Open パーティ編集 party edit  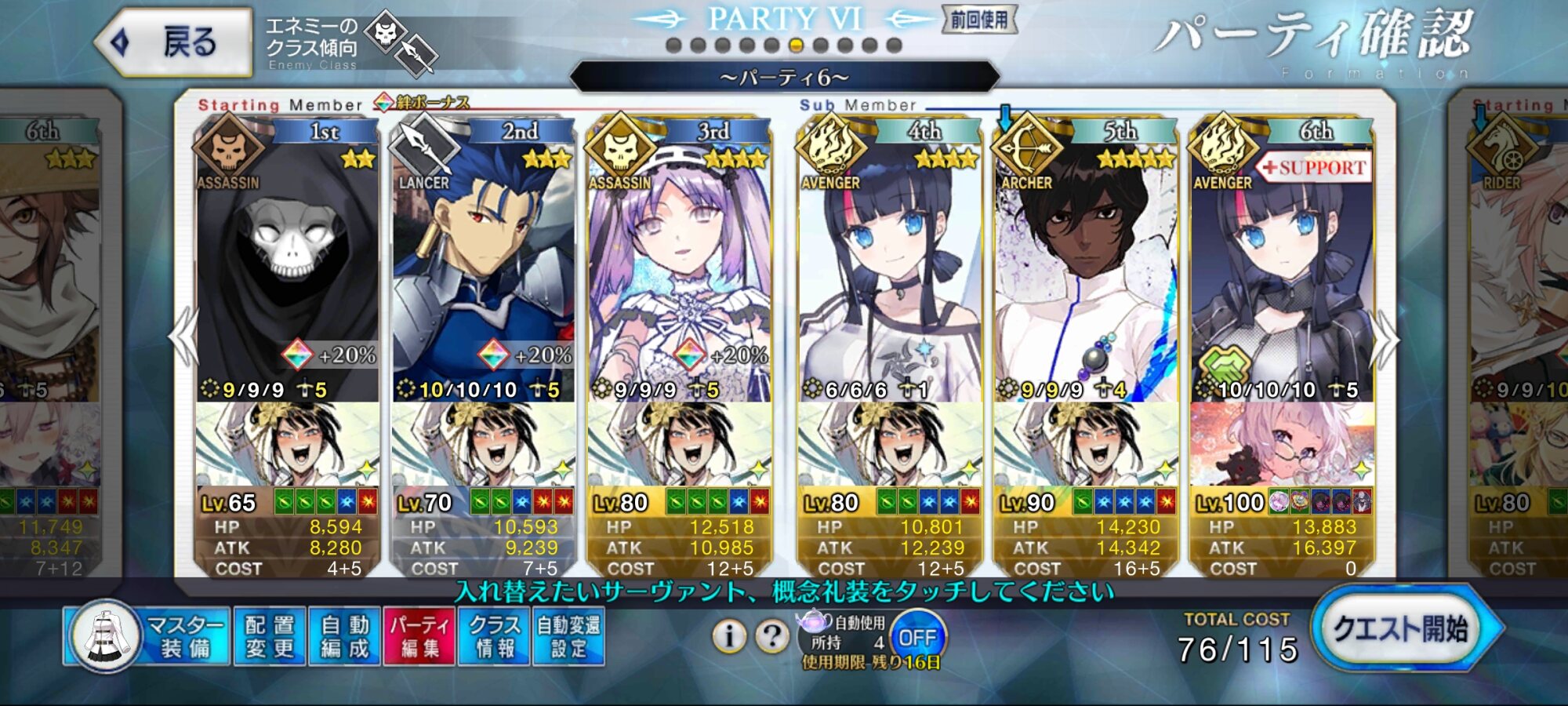coord(419,636)
